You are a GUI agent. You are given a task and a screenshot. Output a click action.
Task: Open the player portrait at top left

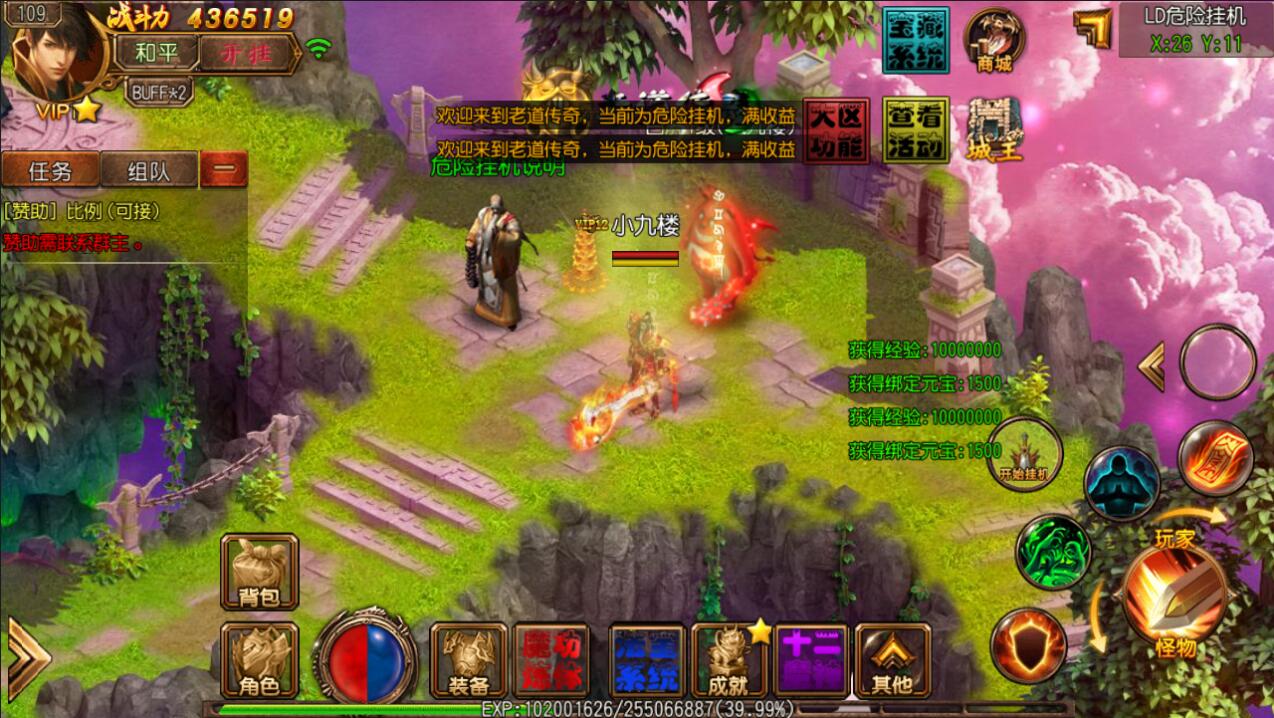(58, 58)
